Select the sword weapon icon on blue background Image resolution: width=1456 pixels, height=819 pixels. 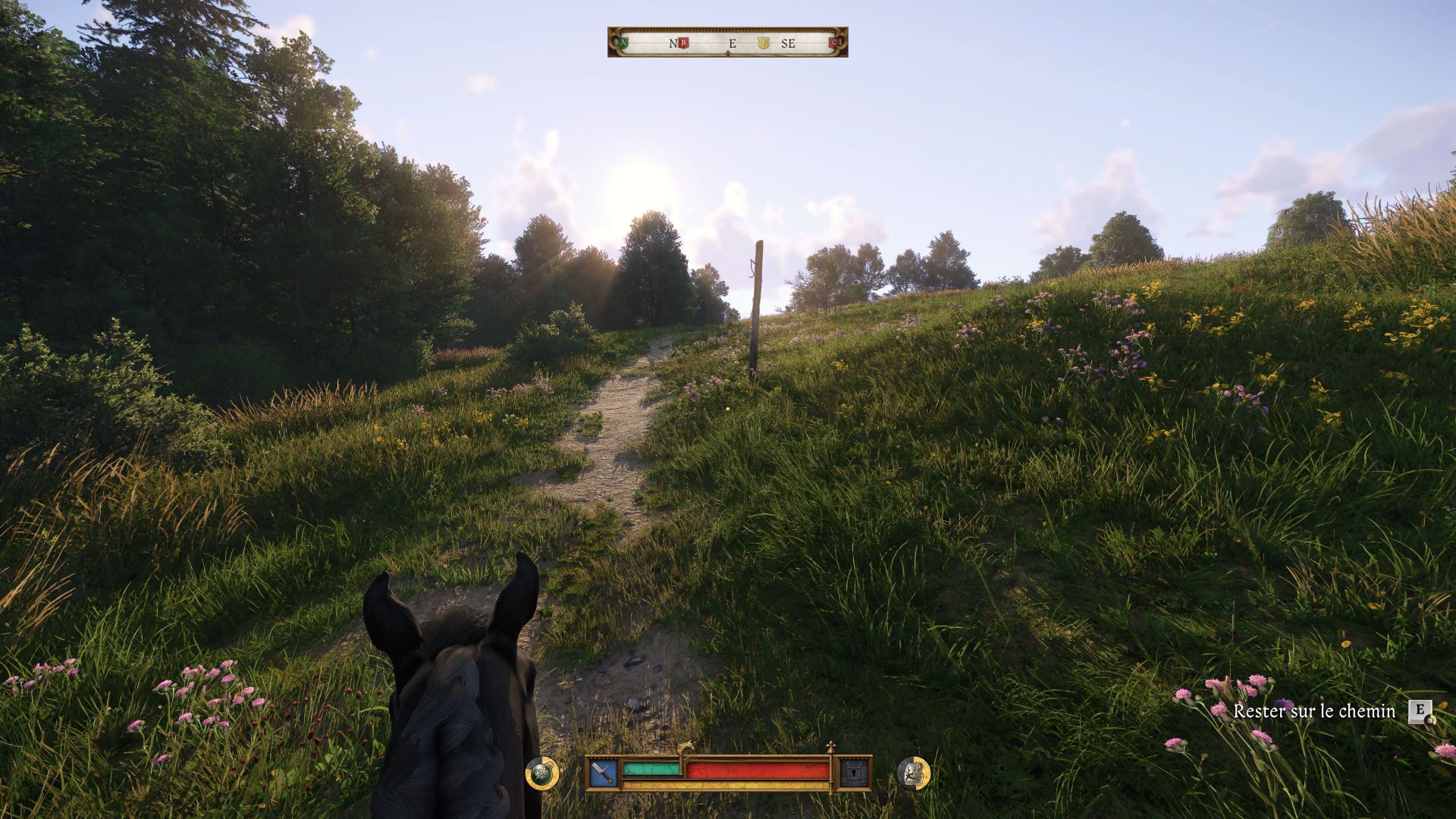[x=604, y=773]
